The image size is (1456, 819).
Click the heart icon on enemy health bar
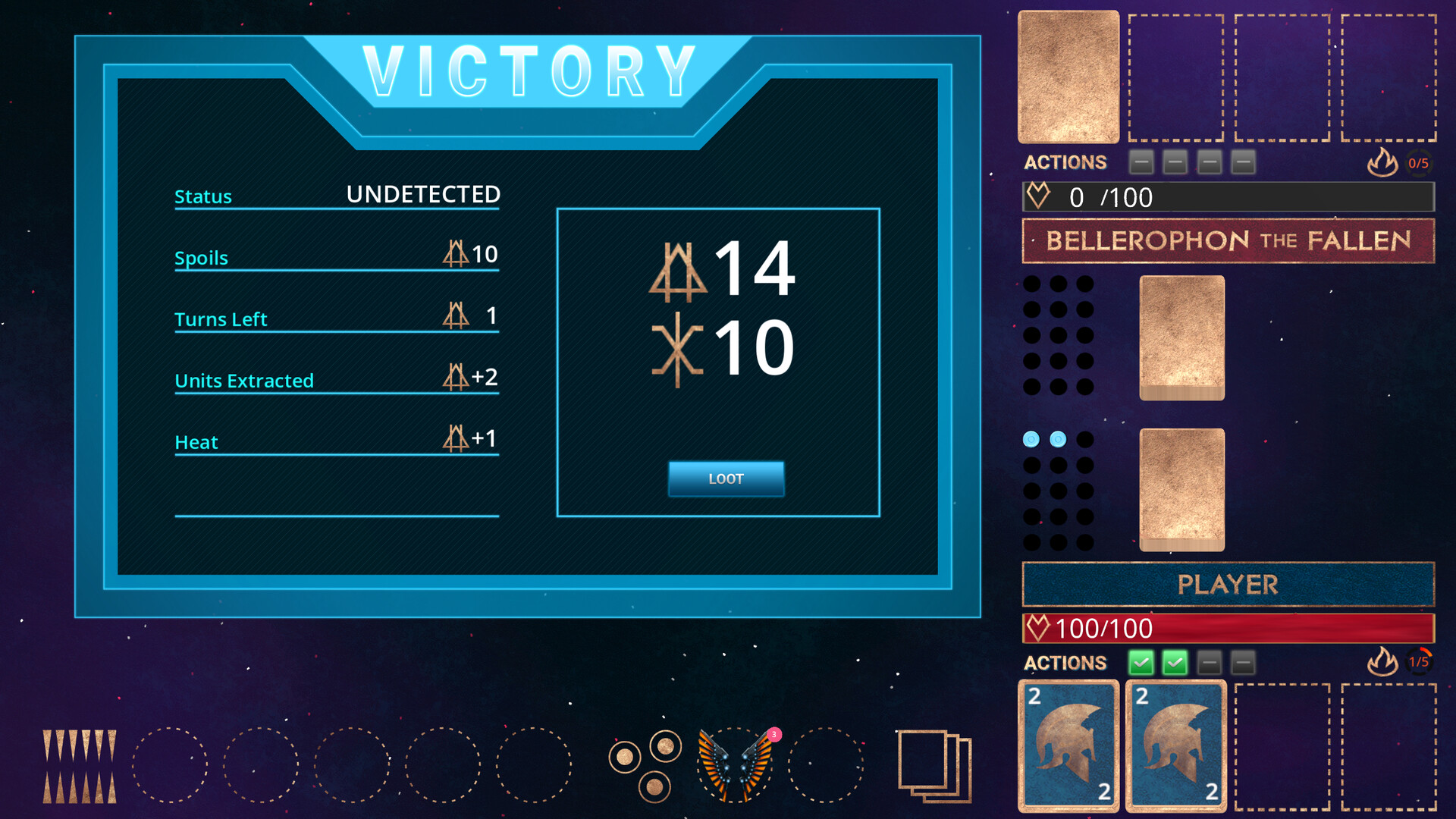(x=1040, y=196)
